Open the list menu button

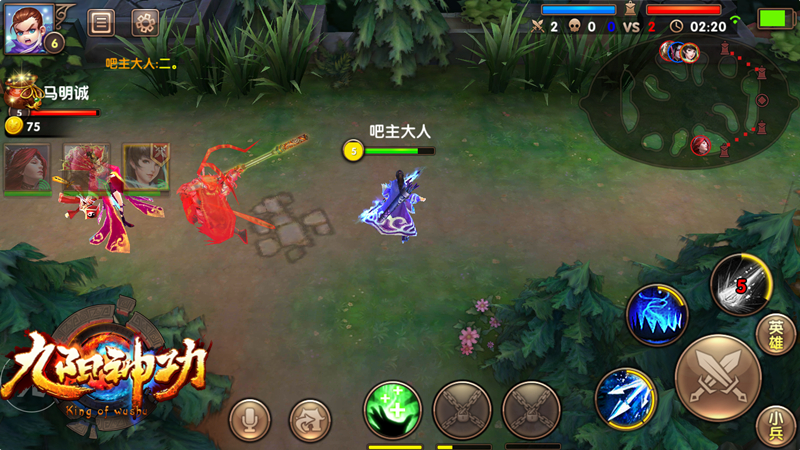(x=100, y=22)
